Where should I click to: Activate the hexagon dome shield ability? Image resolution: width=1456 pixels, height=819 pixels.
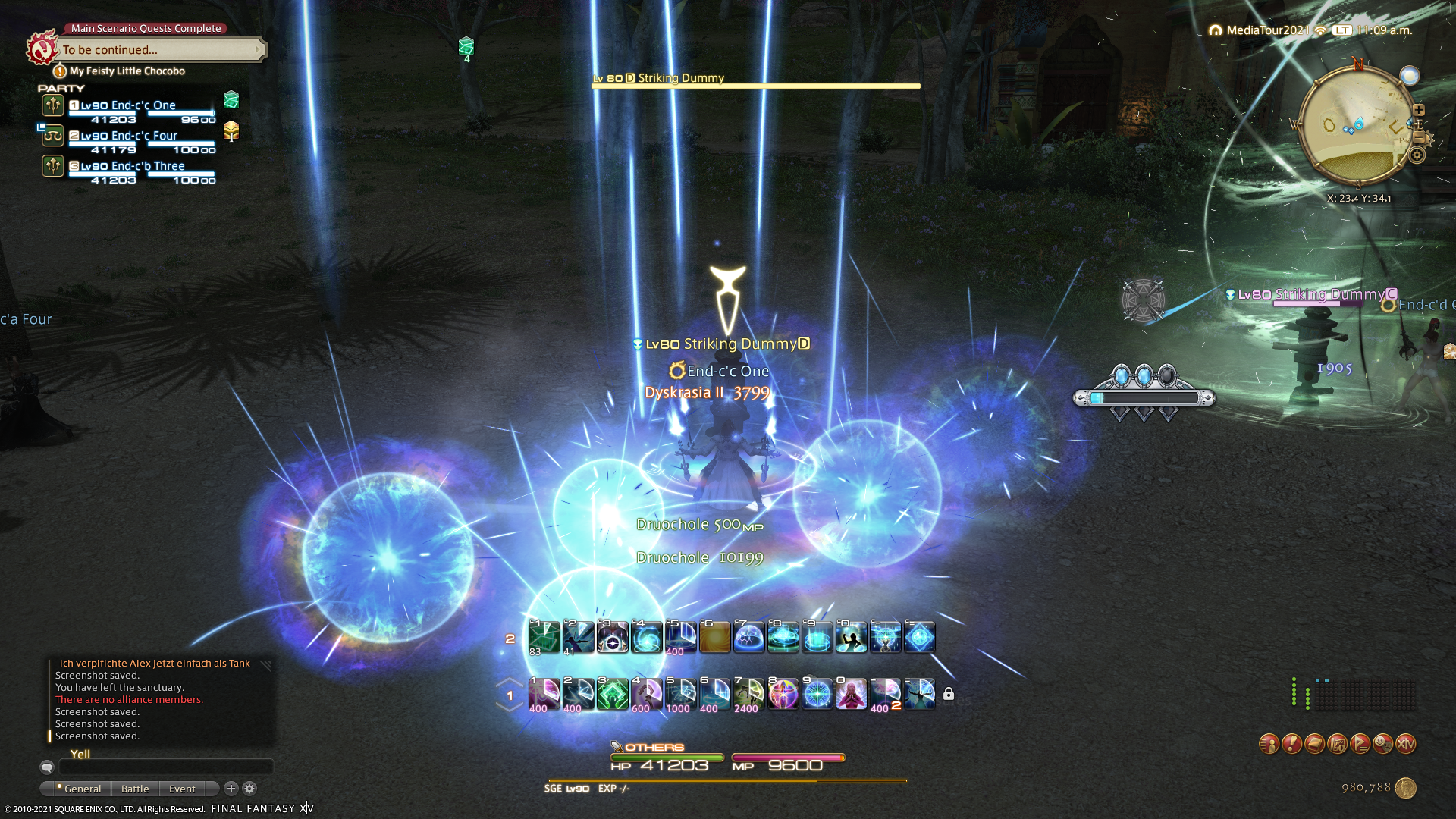tap(748, 638)
